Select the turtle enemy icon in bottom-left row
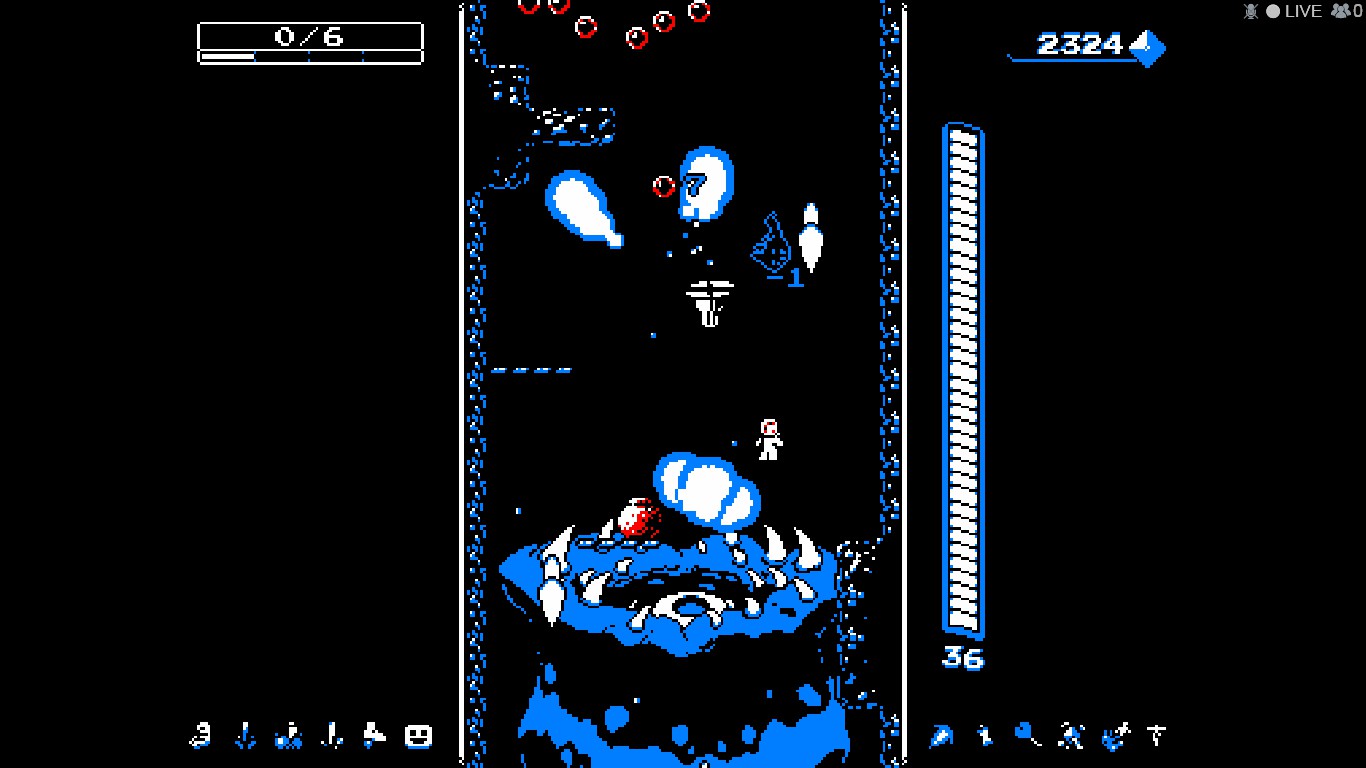This screenshot has height=768, width=1366. coord(200,737)
